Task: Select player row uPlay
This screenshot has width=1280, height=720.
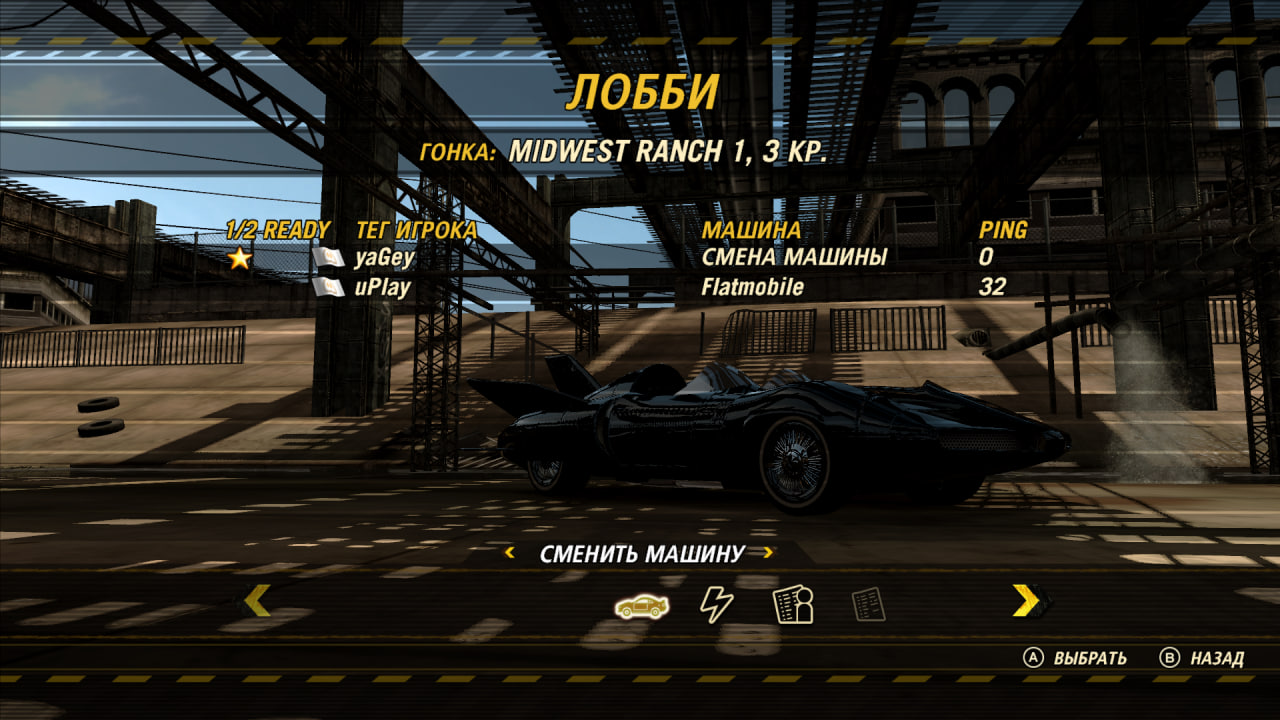Action: (x=382, y=288)
